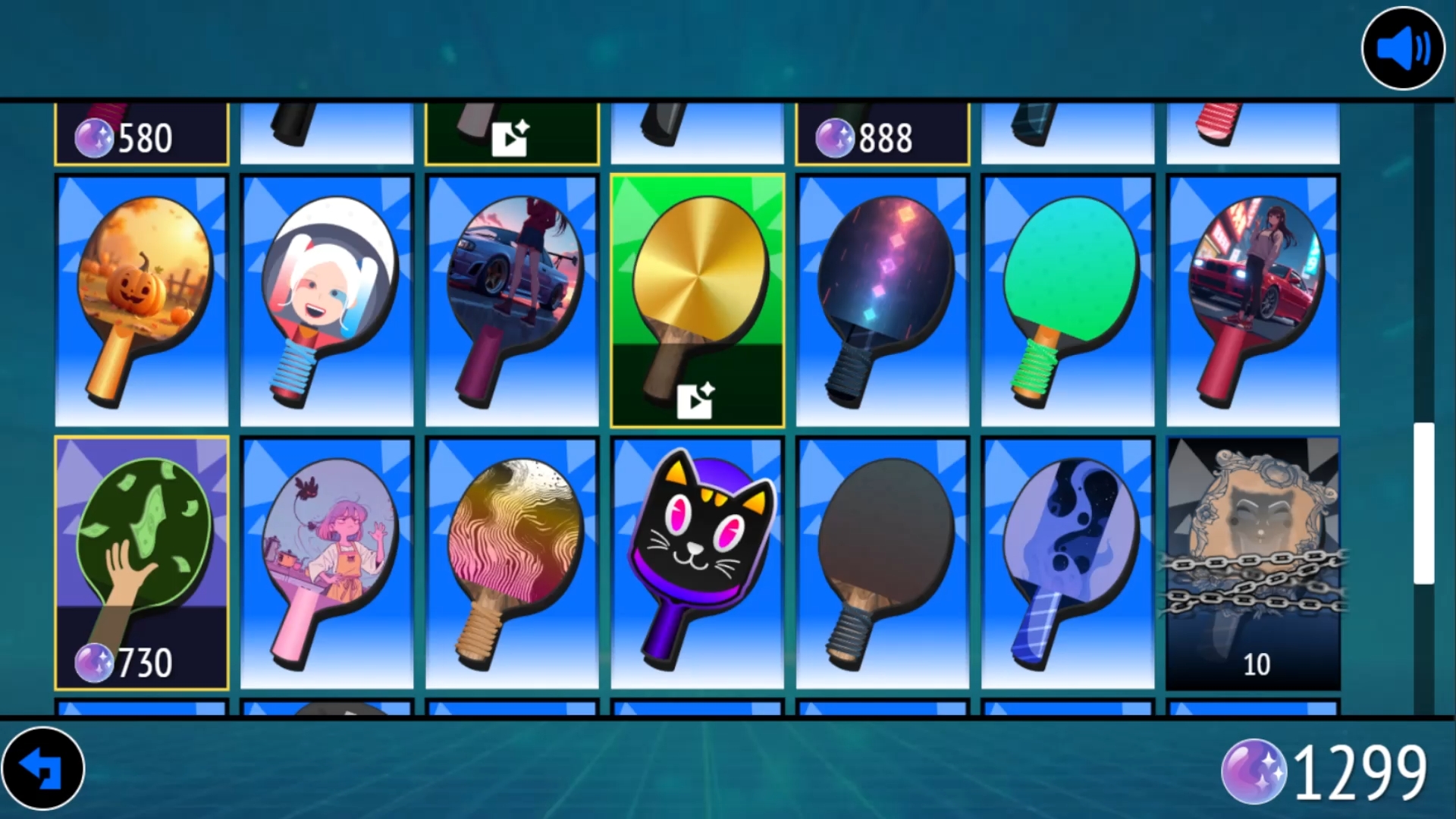Buy the paddle priced 888 gems
Image resolution: width=1456 pixels, height=819 pixels.
pos(882,135)
